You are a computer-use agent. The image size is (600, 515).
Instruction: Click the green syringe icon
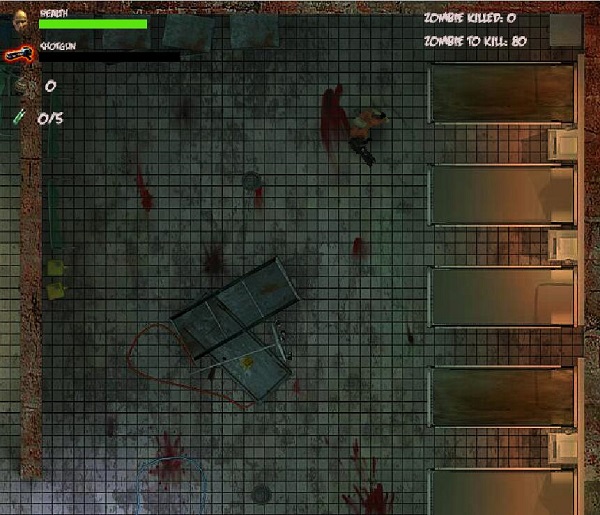click(20, 118)
